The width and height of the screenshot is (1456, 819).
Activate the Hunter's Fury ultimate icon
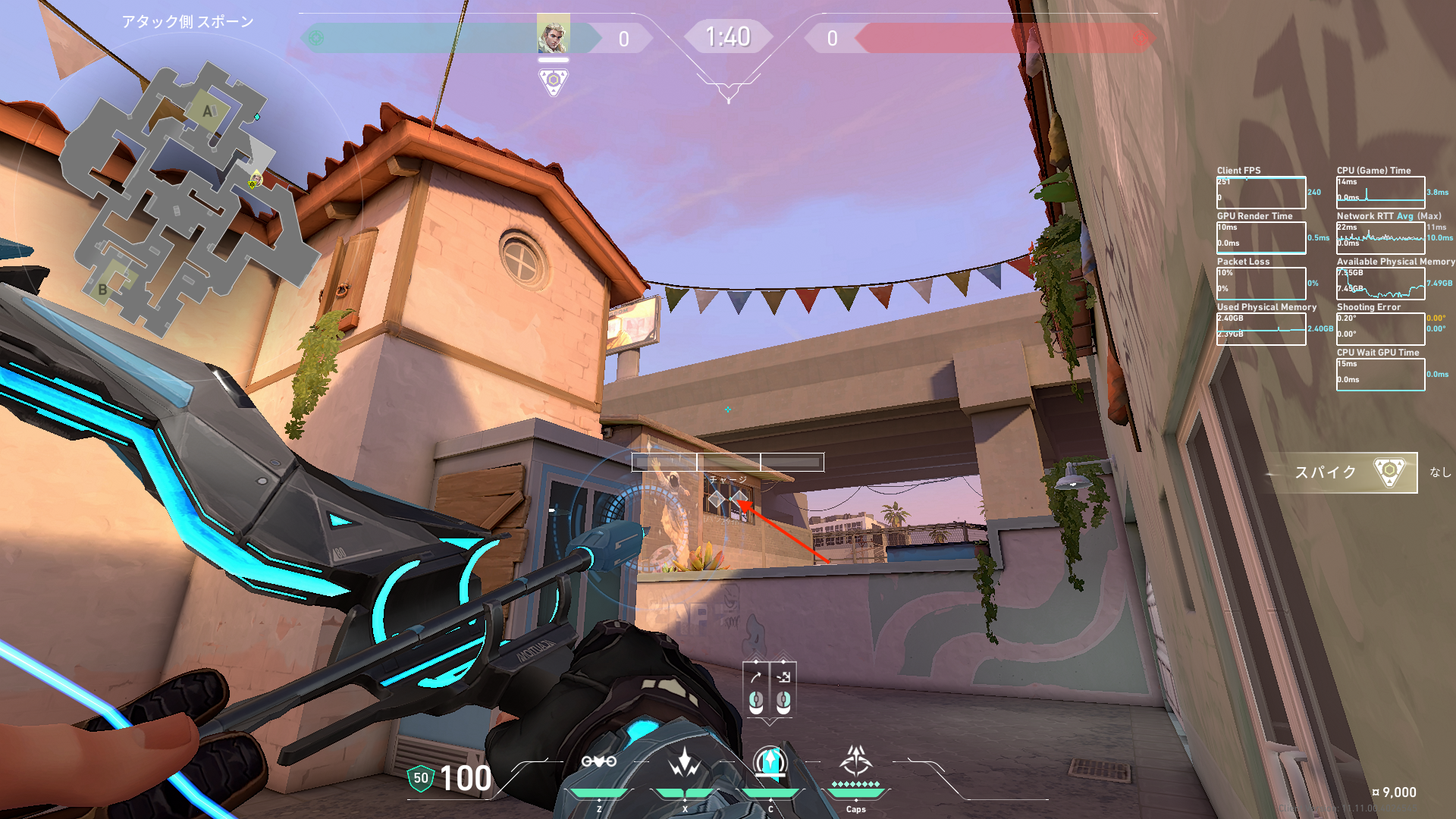point(856,761)
